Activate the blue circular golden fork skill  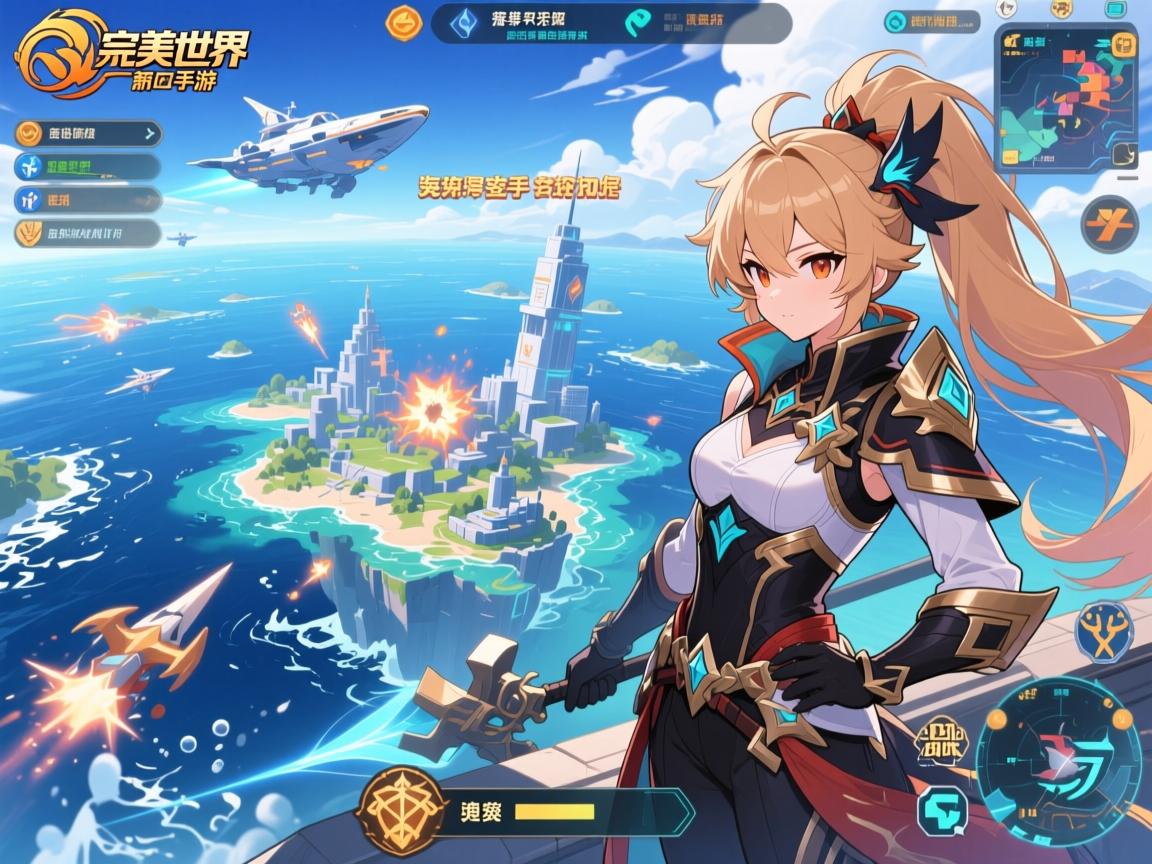point(1104,632)
